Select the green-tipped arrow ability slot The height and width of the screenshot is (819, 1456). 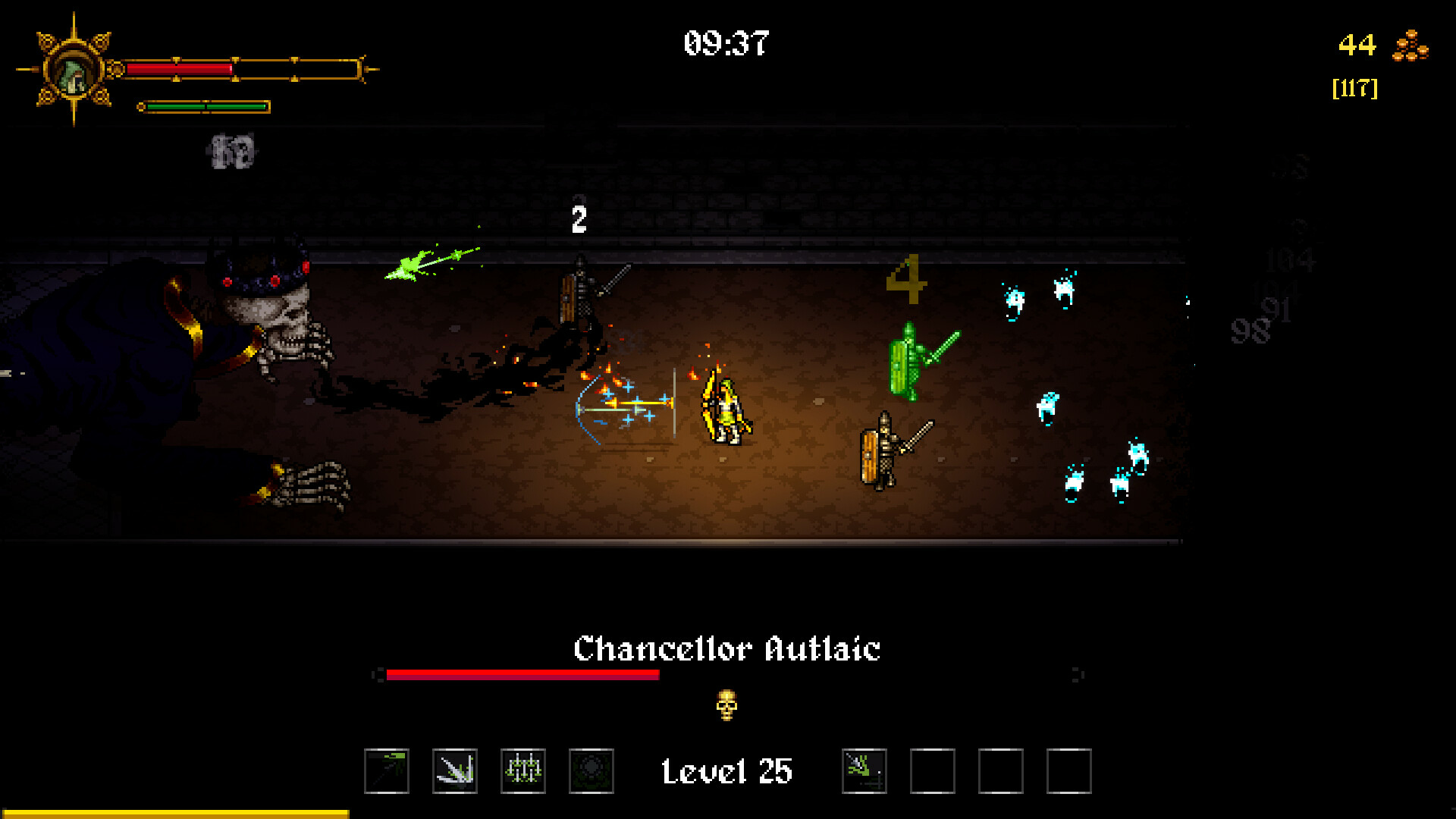point(387,771)
